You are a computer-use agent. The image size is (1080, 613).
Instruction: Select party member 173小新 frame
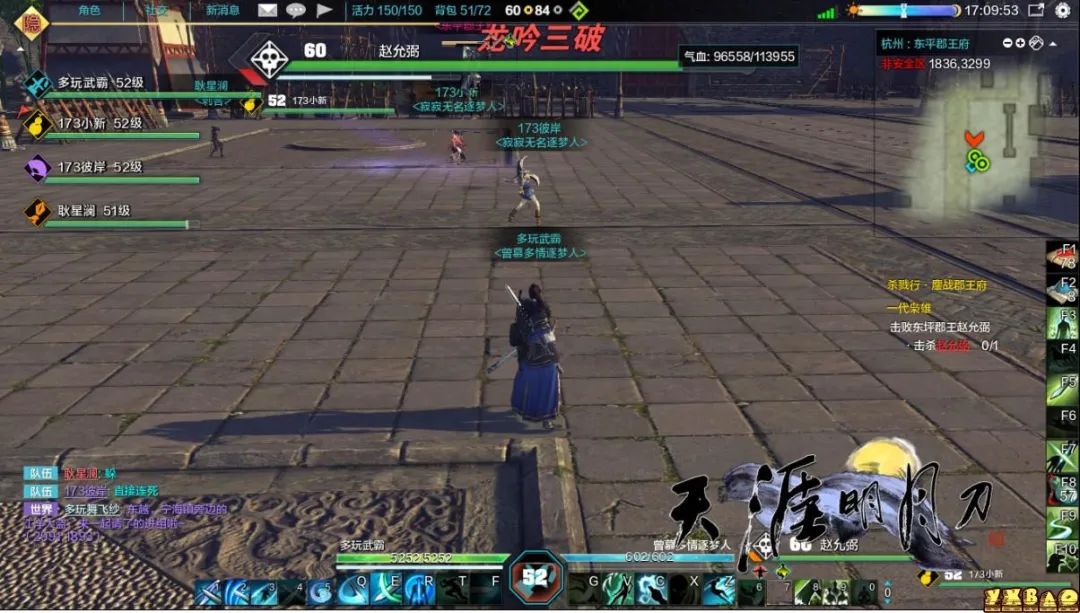tap(100, 125)
